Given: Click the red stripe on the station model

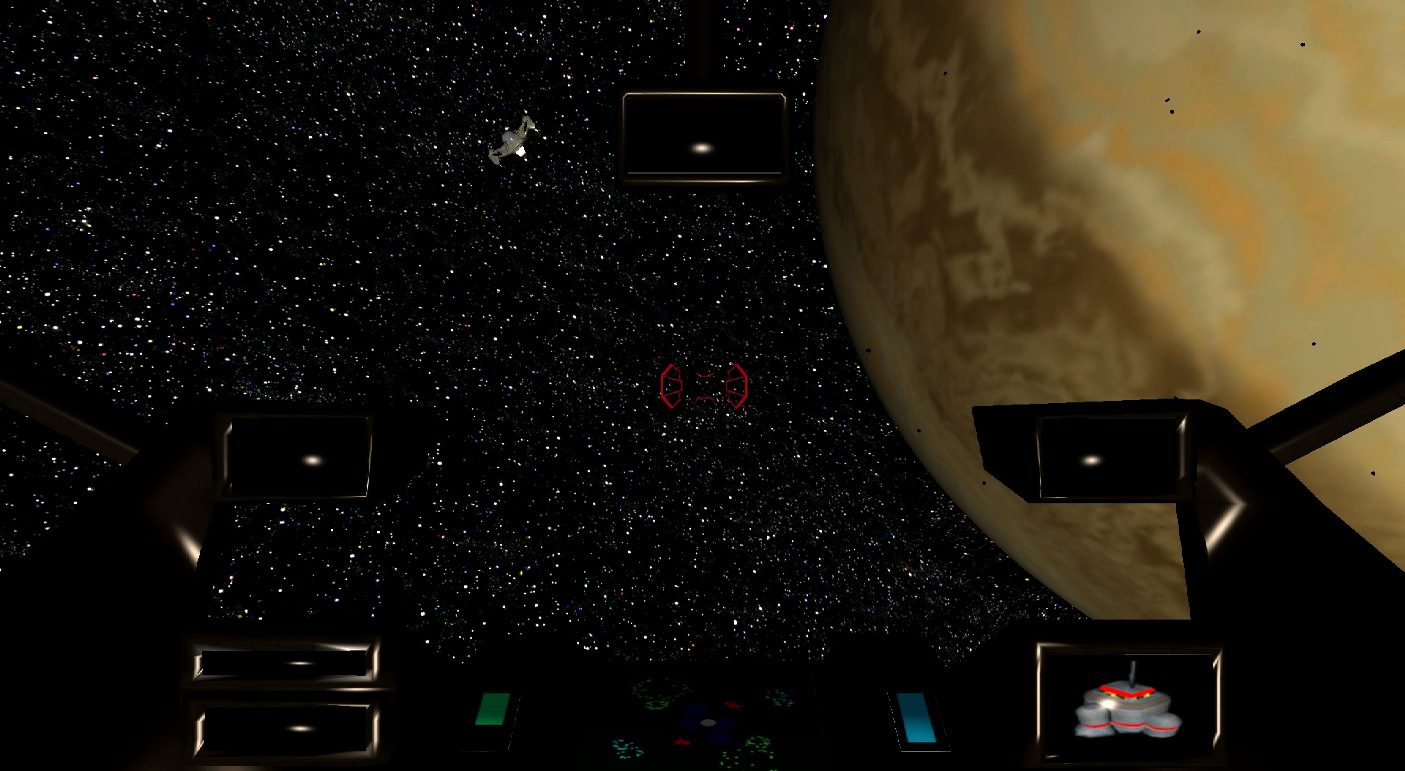Looking at the screenshot, I should coord(1129,690).
